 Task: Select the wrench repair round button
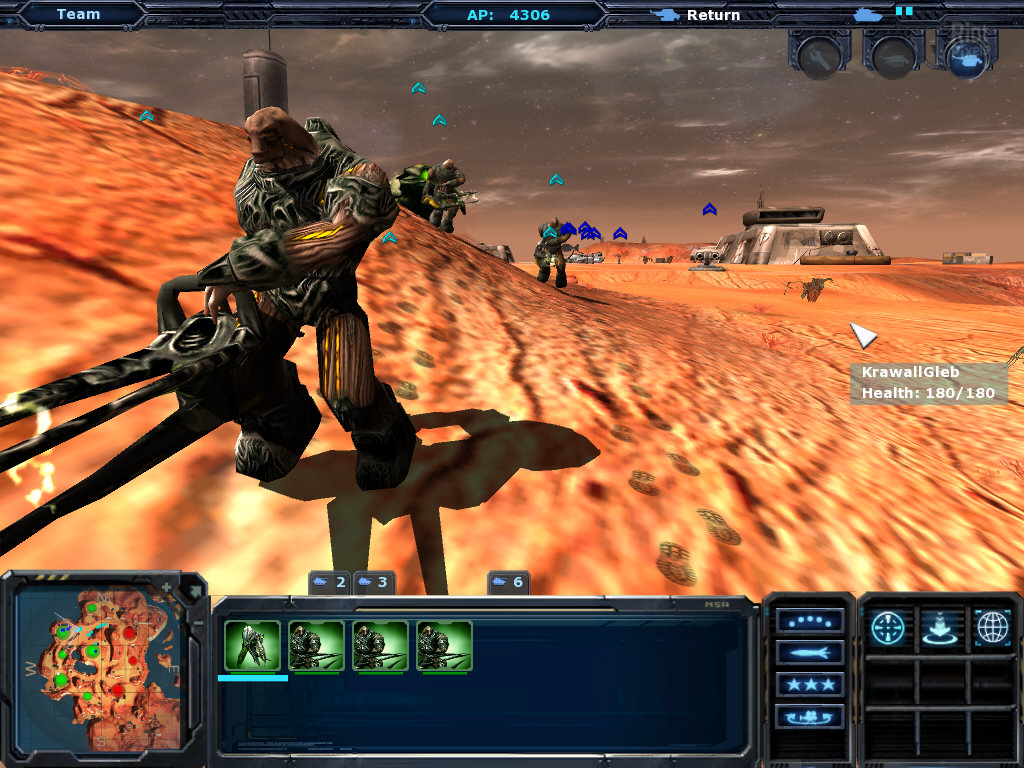(818, 58)
